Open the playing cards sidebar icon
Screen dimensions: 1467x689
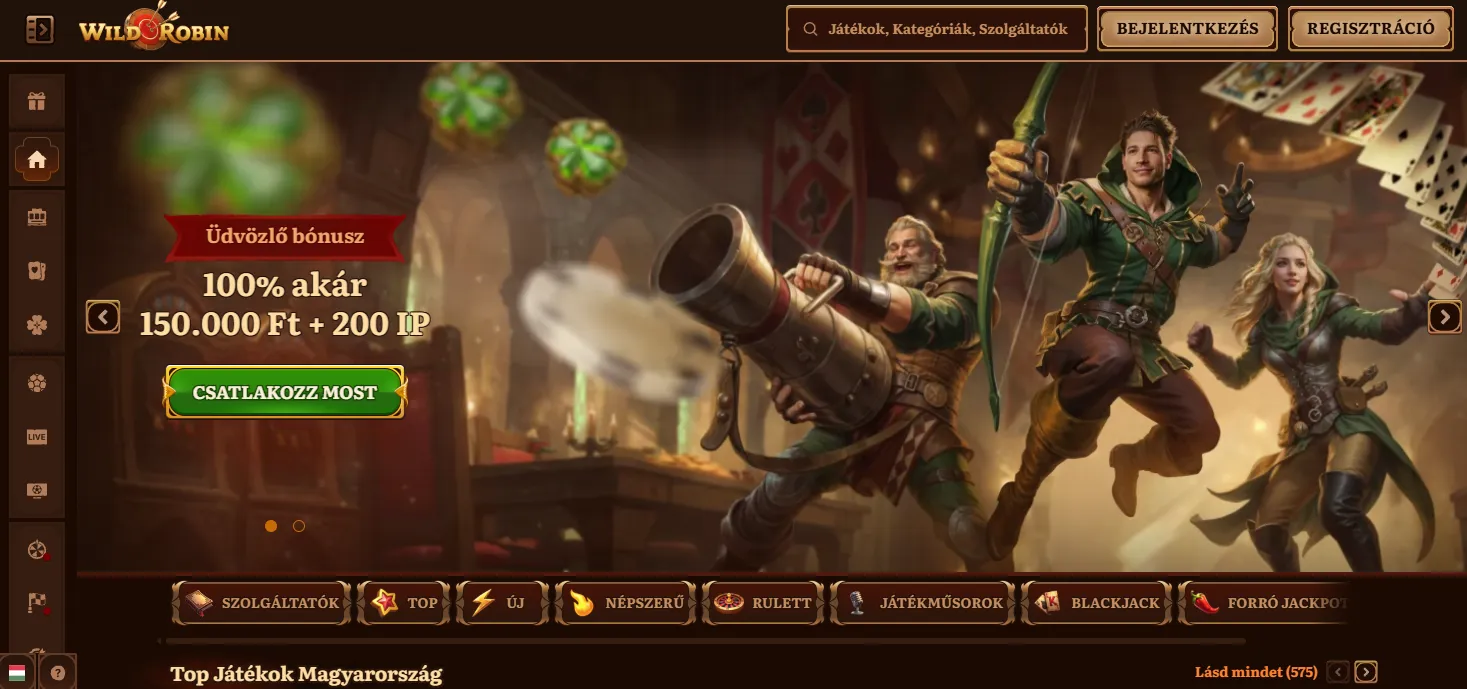pos(37,270)
